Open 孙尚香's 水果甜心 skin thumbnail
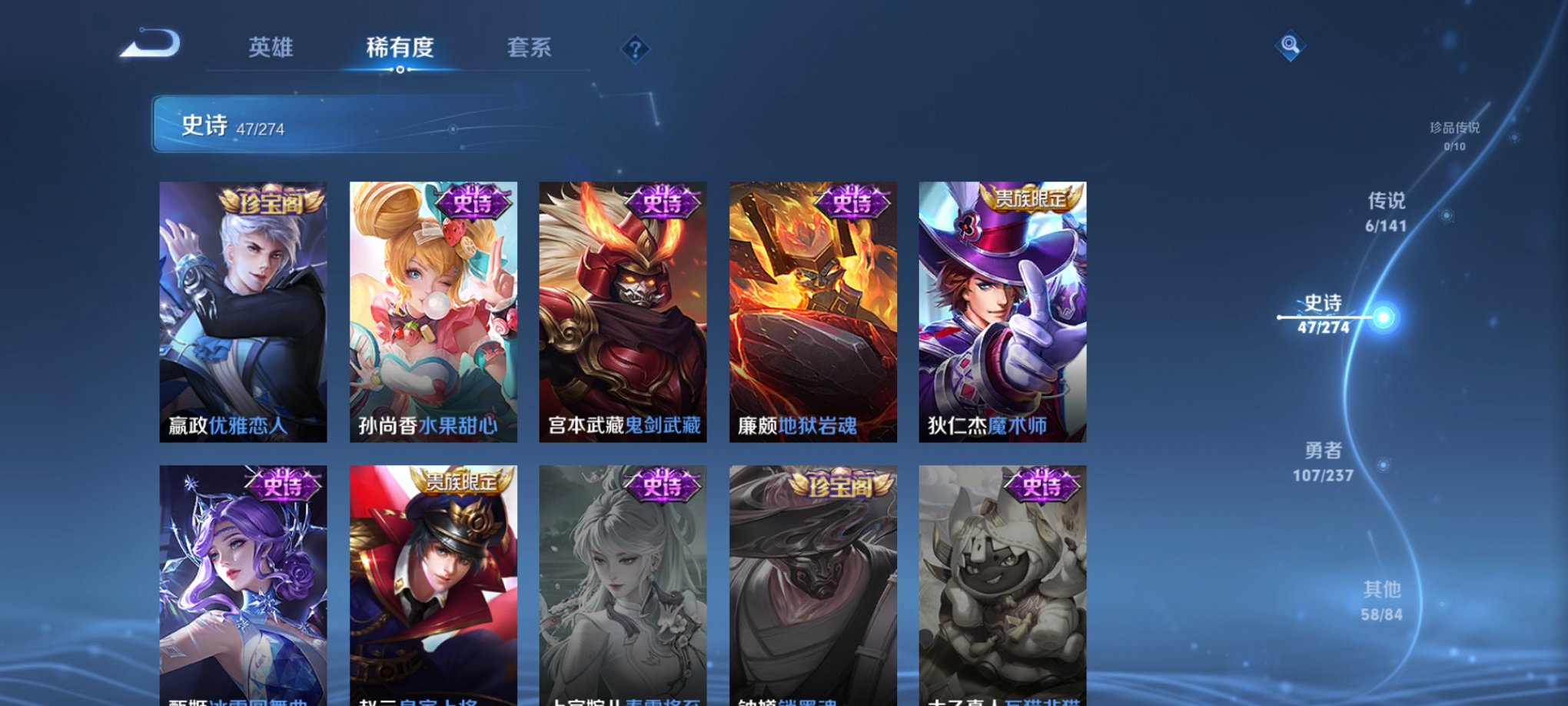Viewport: 1568px width, 706px height. coord(436,308)
